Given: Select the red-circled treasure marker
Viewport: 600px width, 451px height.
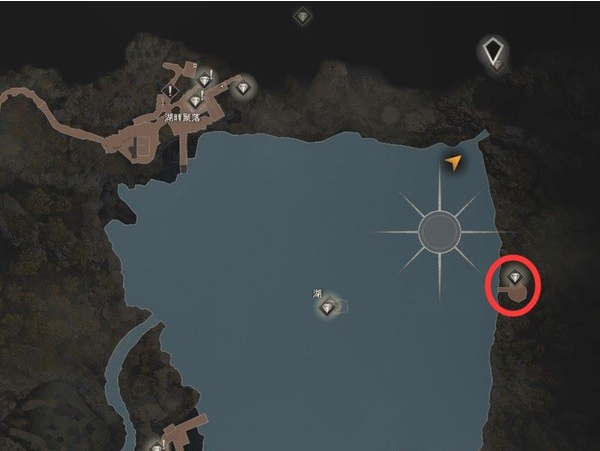Looking at the screenshot, I should (515, 277).
